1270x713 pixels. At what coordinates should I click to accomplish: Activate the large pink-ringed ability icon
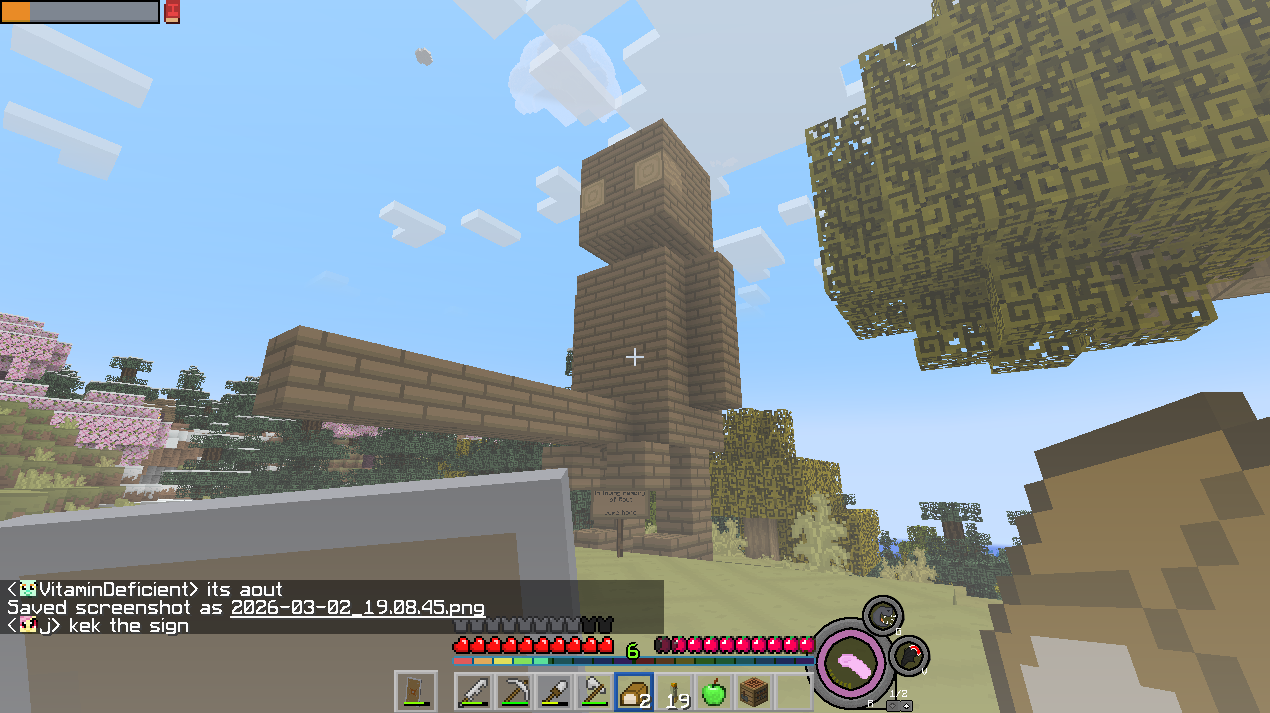click(x=850, y=662)
